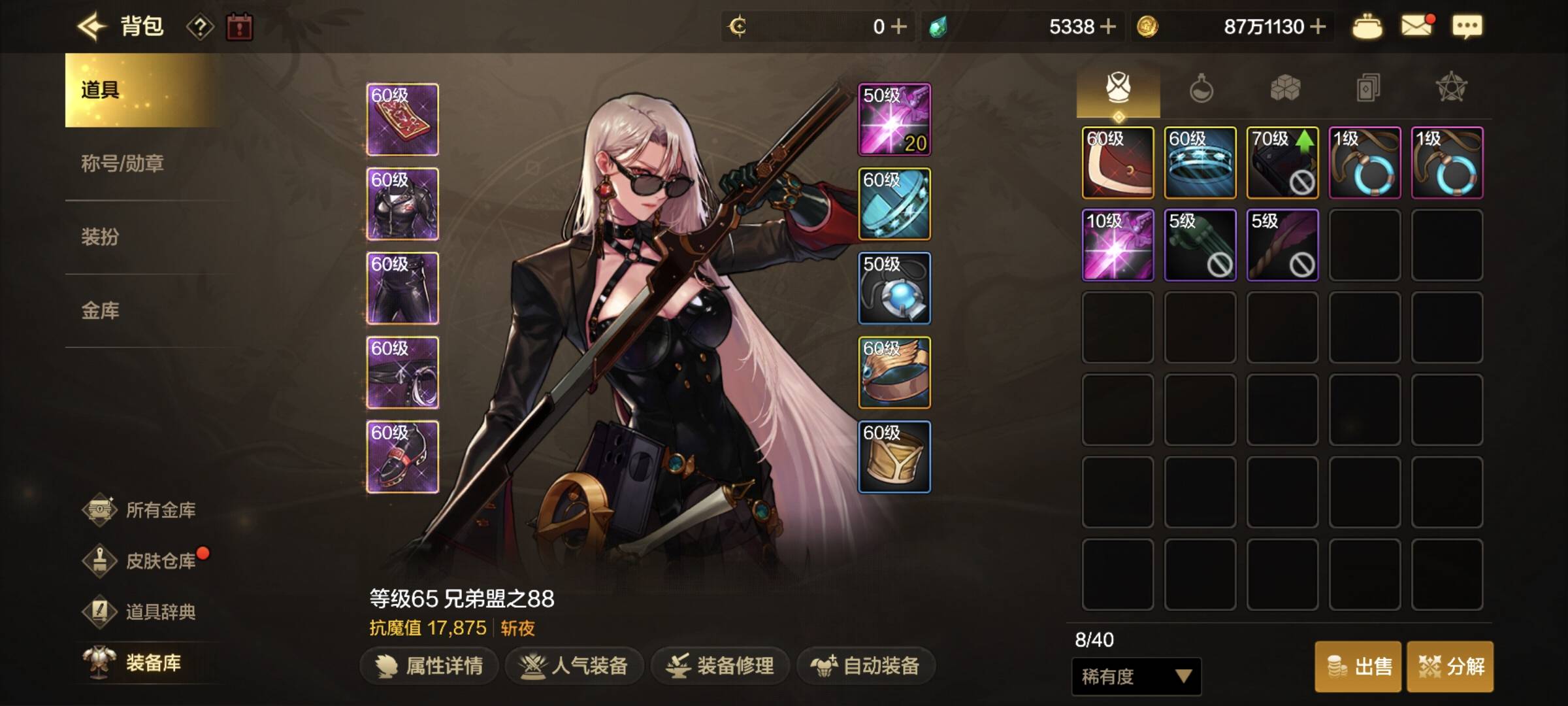The height and width of the screenshot is (706, 1568).
Task: Click the 出售 sell button
Action: (x=1358, y=667)
